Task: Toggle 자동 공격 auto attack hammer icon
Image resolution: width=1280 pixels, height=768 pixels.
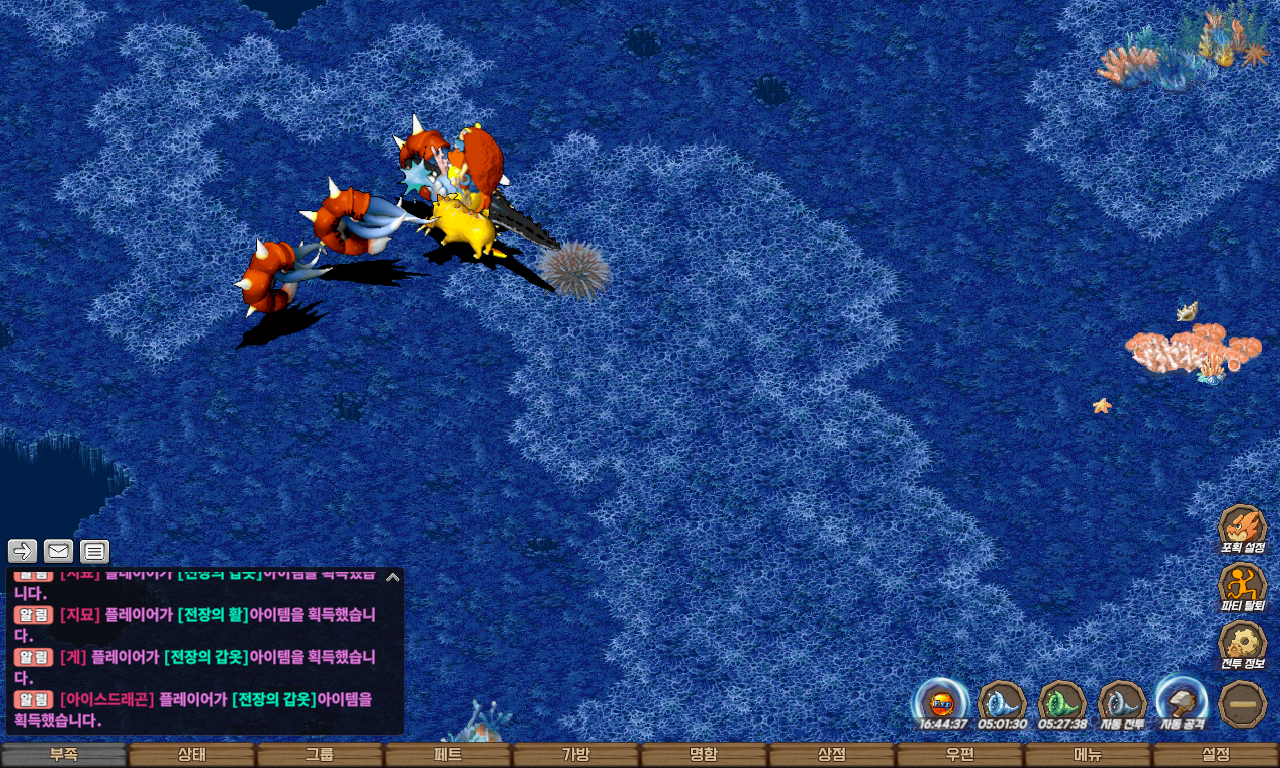Action: click(x=1181, y=701)
